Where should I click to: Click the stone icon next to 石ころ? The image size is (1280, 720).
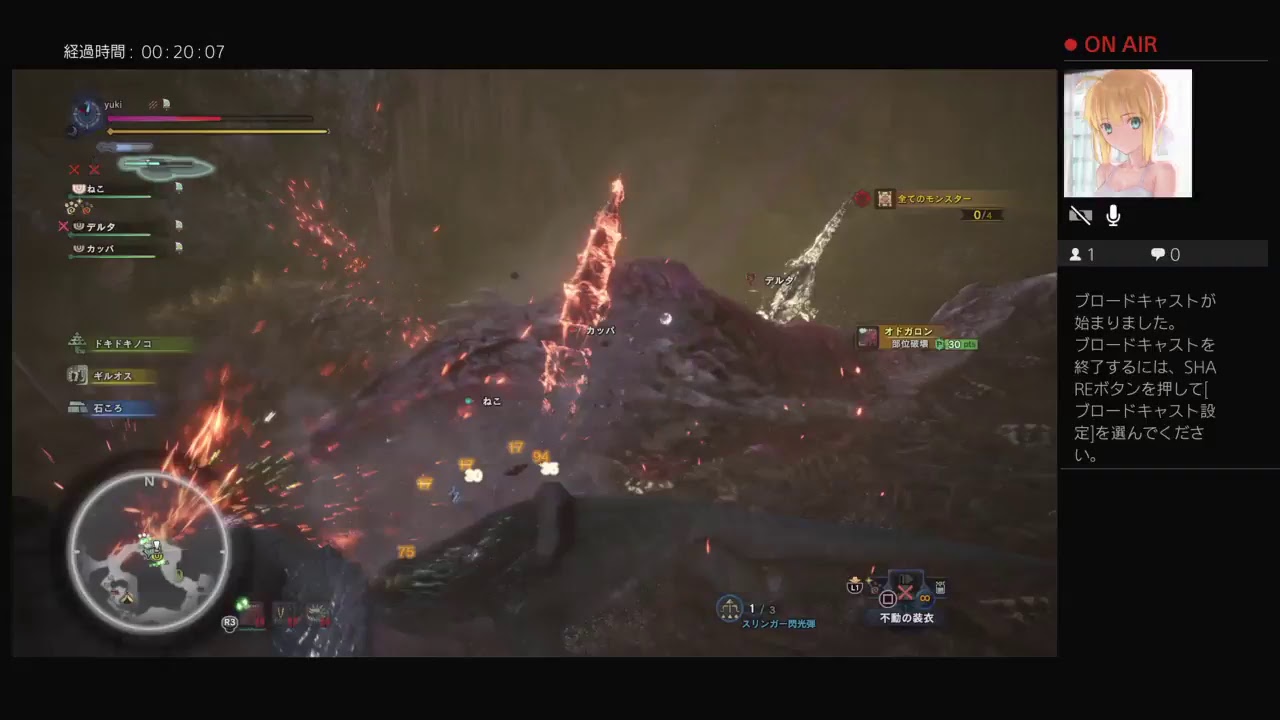[x=78, y=408]
